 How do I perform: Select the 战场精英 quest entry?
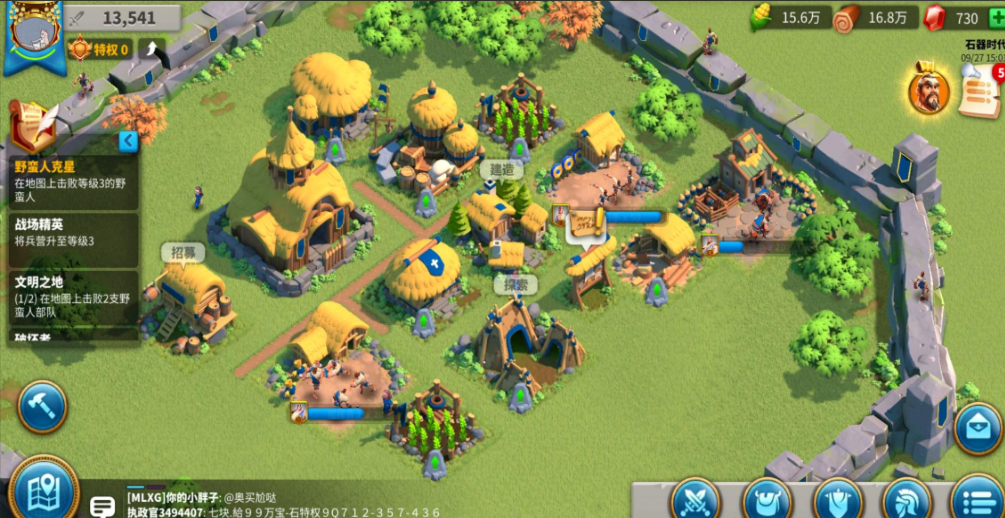70,233
